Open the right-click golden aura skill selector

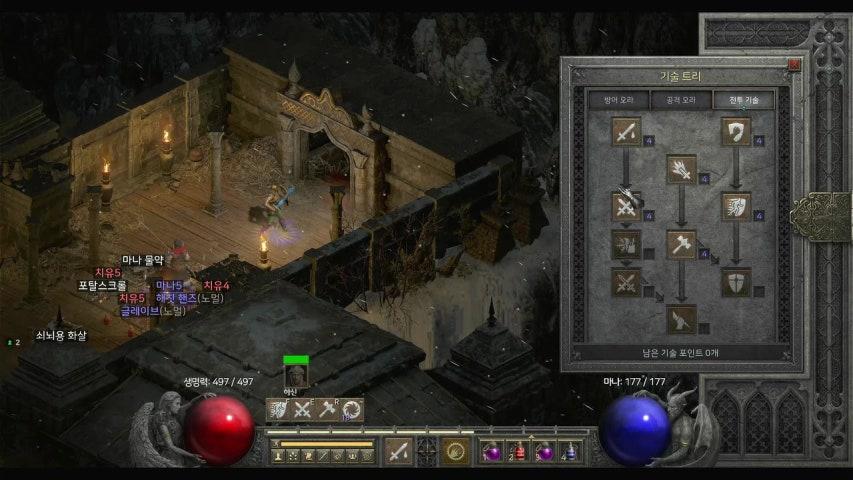pos(456,451)
